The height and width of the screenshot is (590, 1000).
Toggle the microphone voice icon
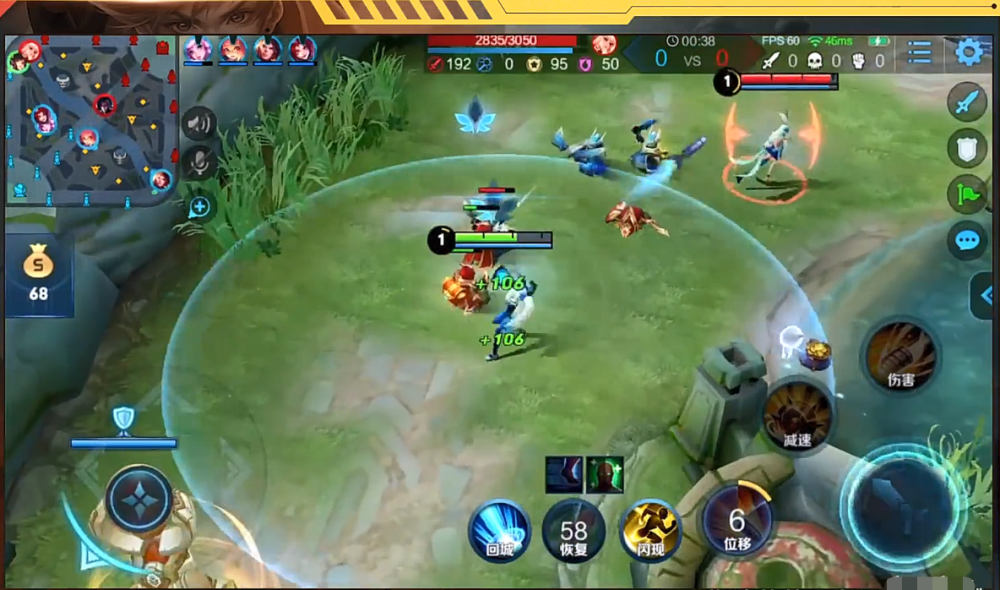[200, 161]
